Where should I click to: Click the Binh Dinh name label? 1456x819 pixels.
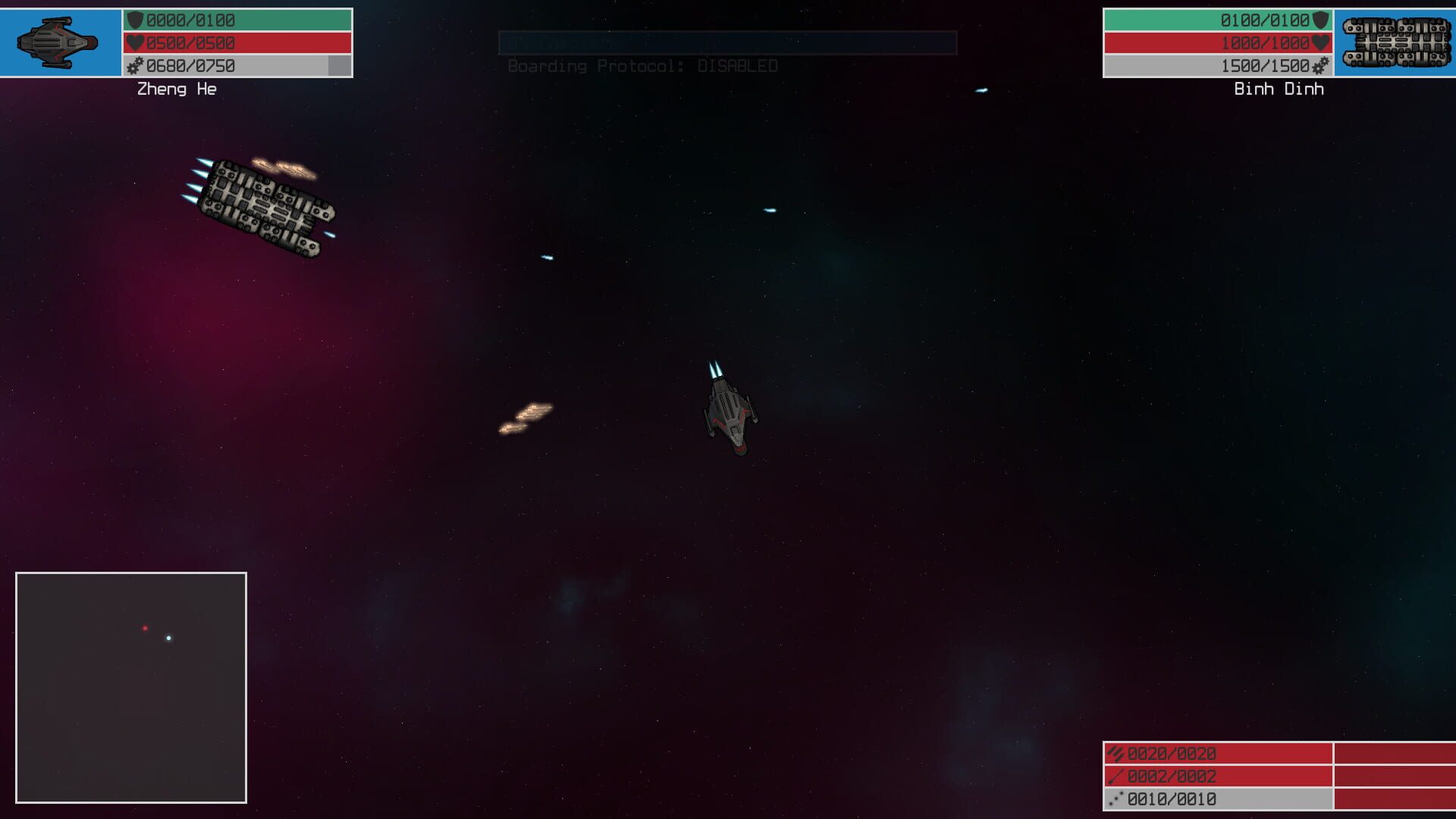point(1278,89)
